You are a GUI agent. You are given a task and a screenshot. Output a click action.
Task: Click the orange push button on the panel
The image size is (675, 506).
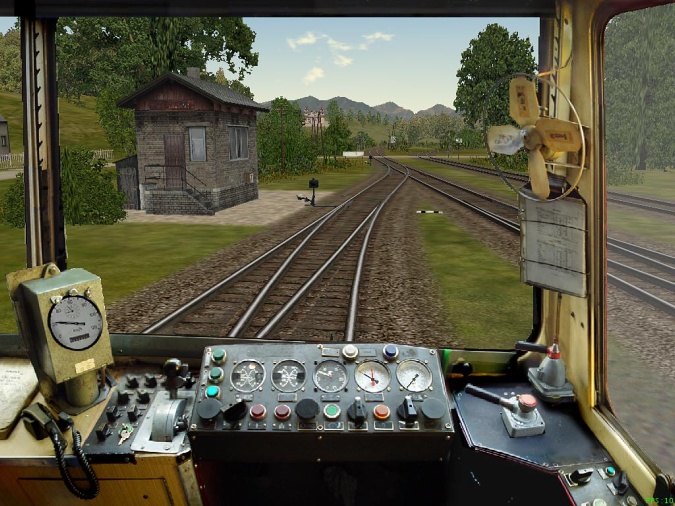point(382,411)
